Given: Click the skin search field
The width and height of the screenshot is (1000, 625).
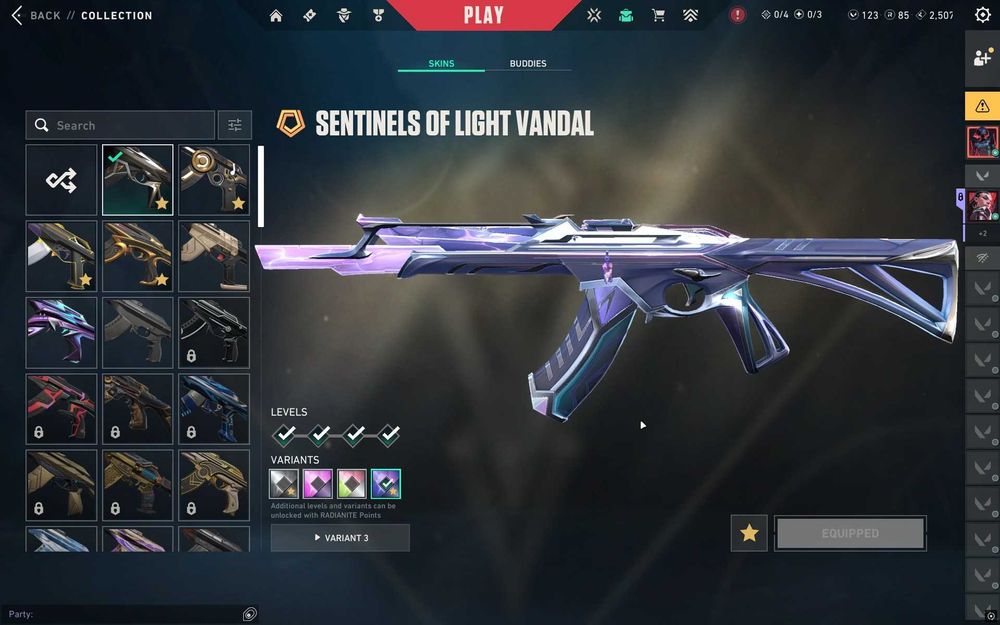Looking at the screenshot, I should click(x=120, y=125).
